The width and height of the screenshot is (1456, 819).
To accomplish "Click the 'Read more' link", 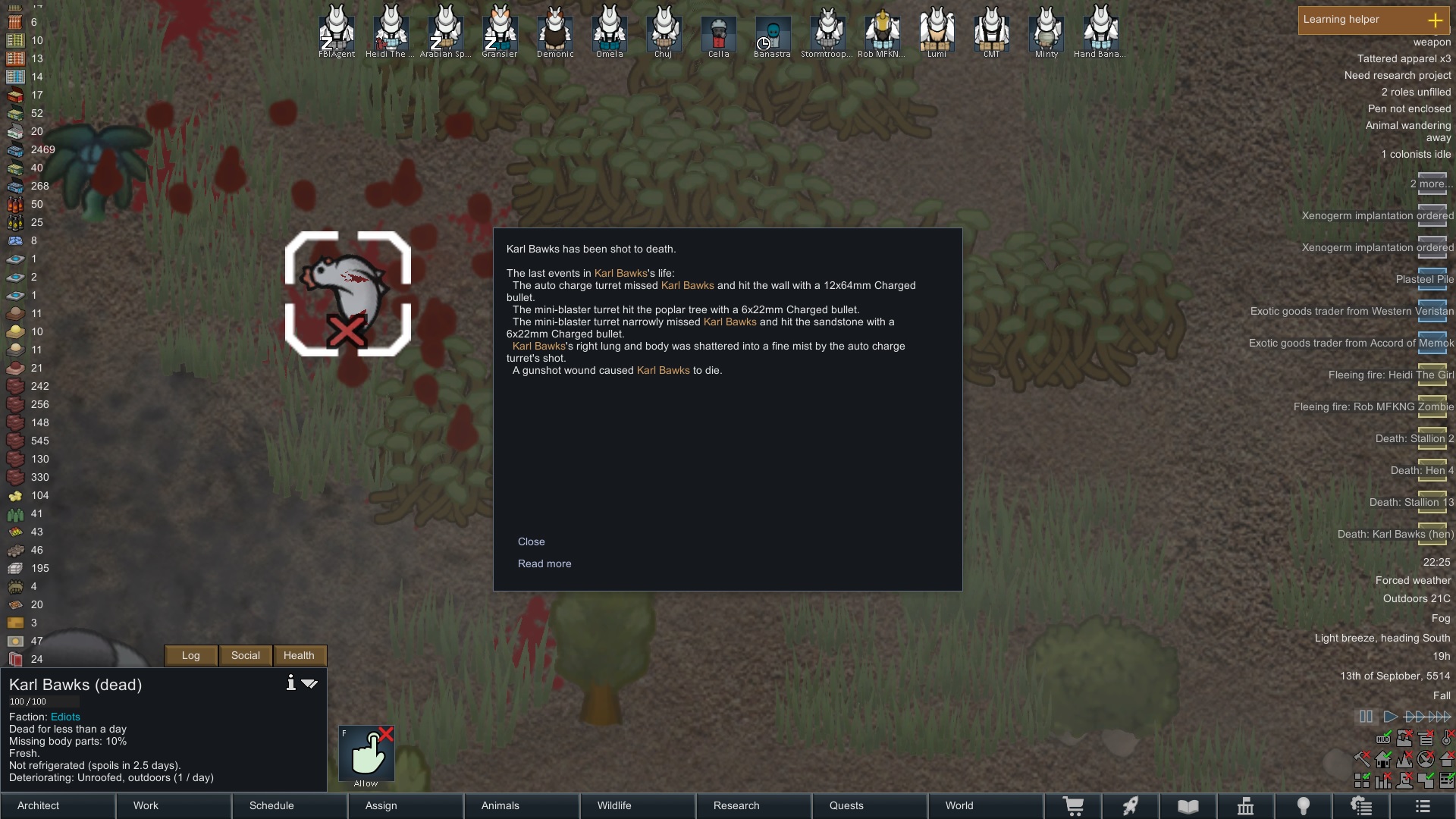I will click(544, 563).
